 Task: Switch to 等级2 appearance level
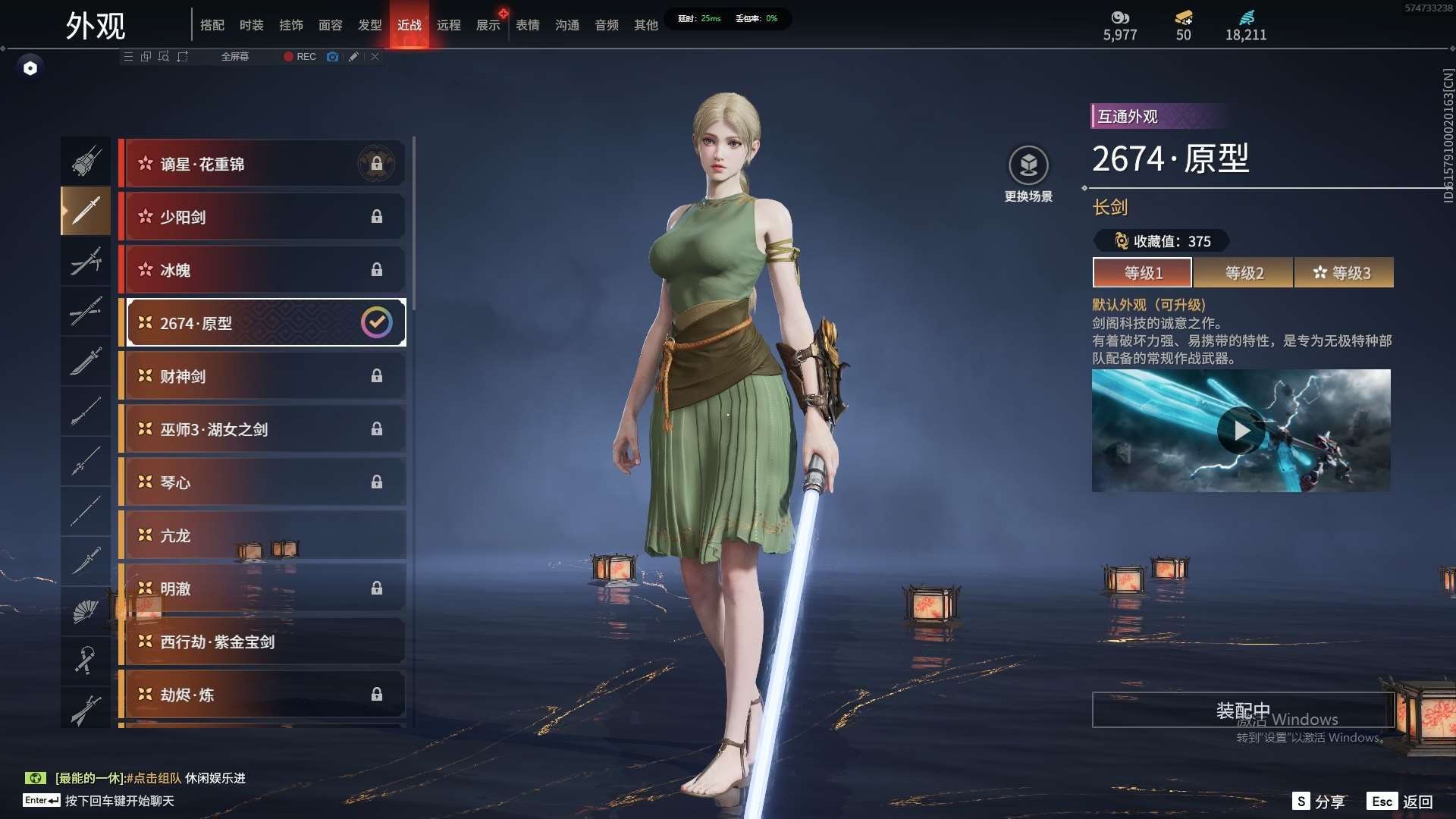click(1244, 273)
